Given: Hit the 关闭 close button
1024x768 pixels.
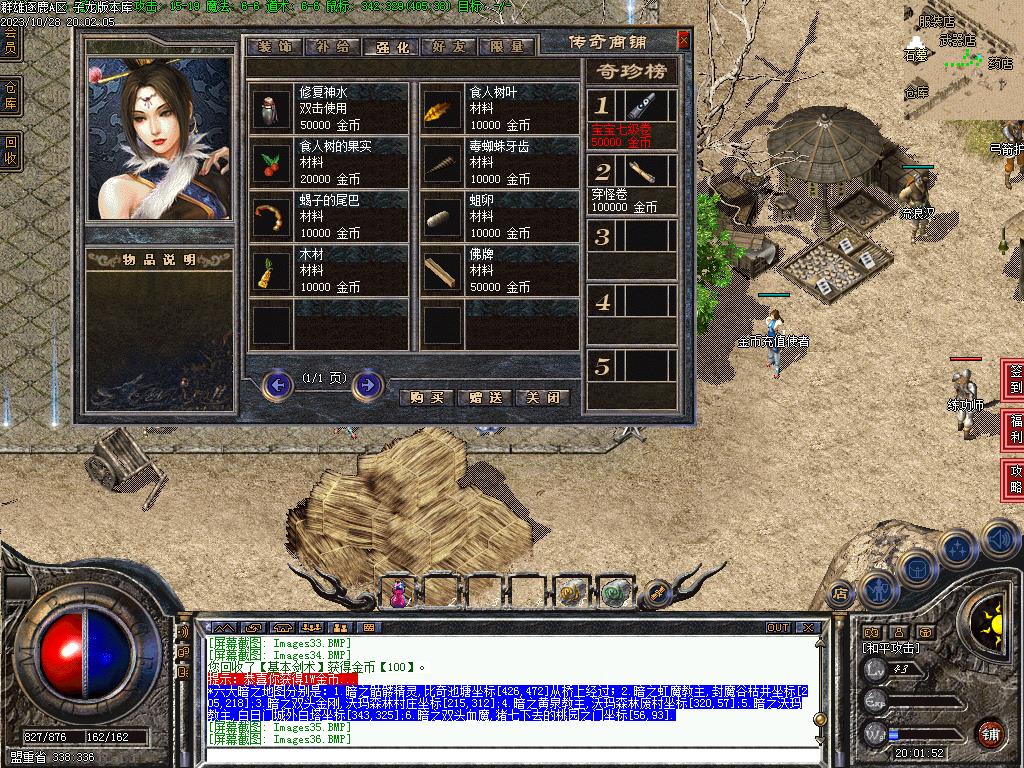Looking at the screenshot, I should [543, 397].
